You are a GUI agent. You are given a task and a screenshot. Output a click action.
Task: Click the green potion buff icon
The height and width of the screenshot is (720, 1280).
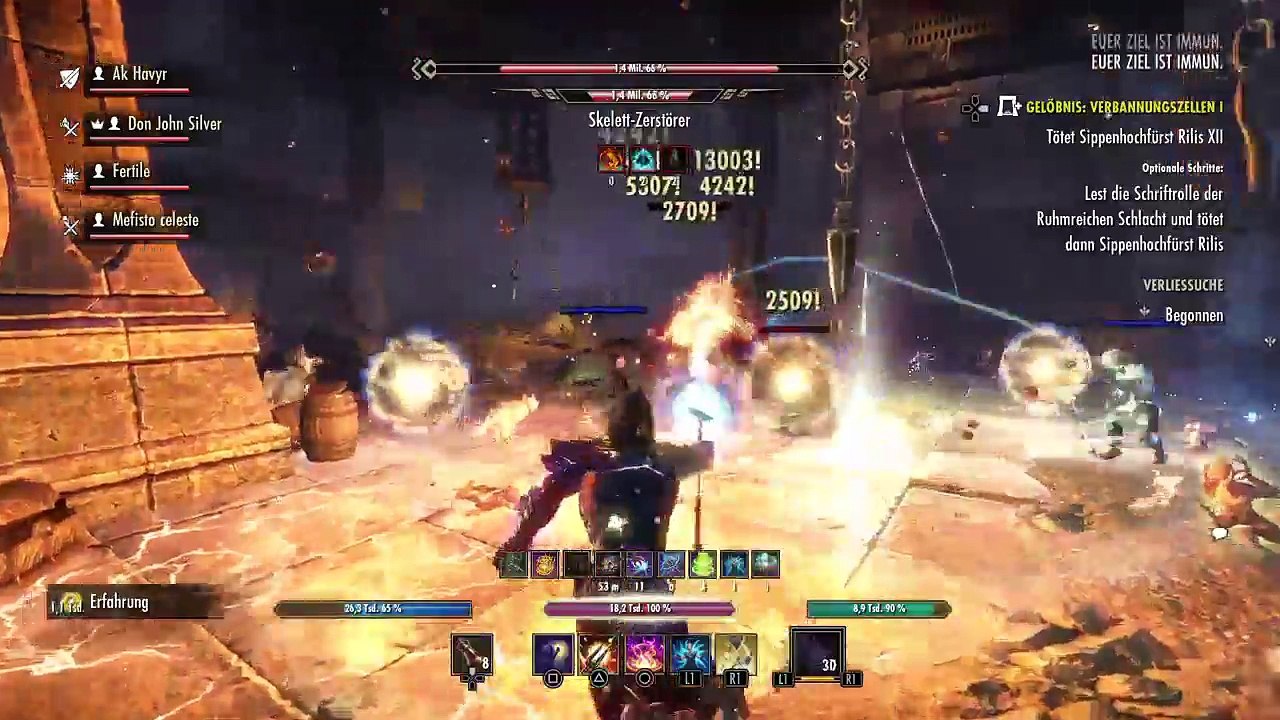click(x=703, y=565)
